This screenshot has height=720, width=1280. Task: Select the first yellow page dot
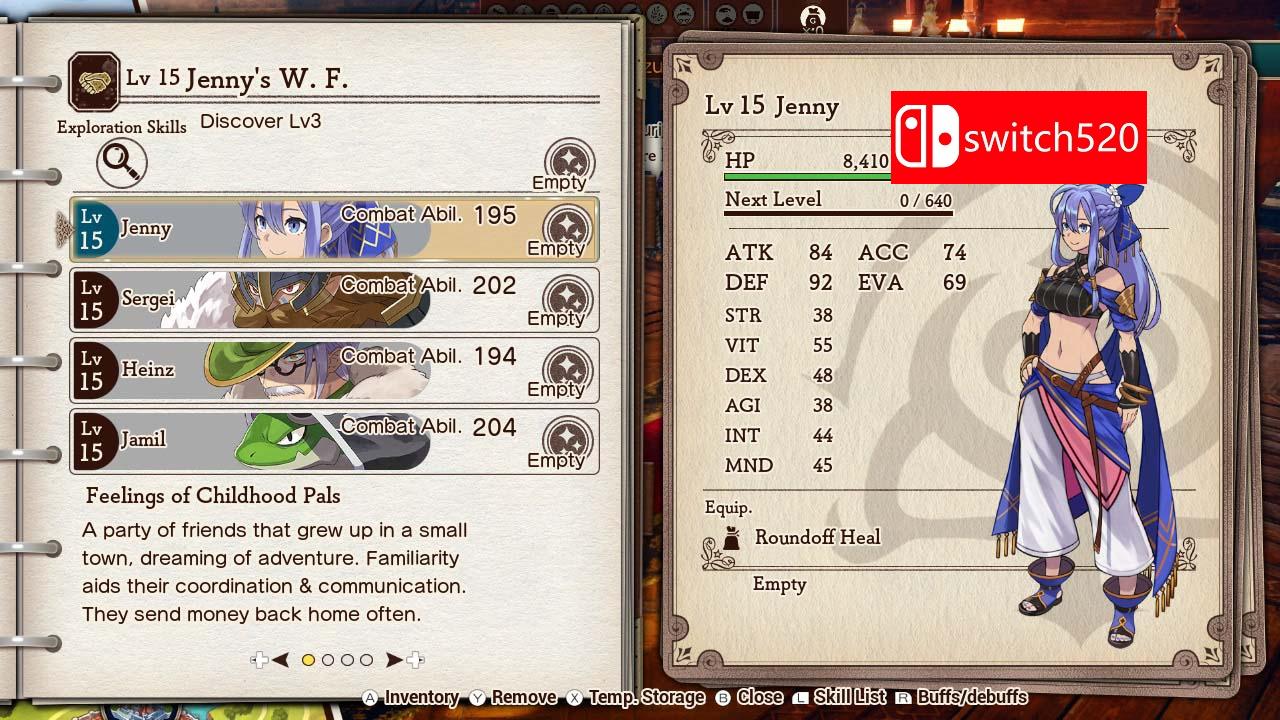point(309,659)
